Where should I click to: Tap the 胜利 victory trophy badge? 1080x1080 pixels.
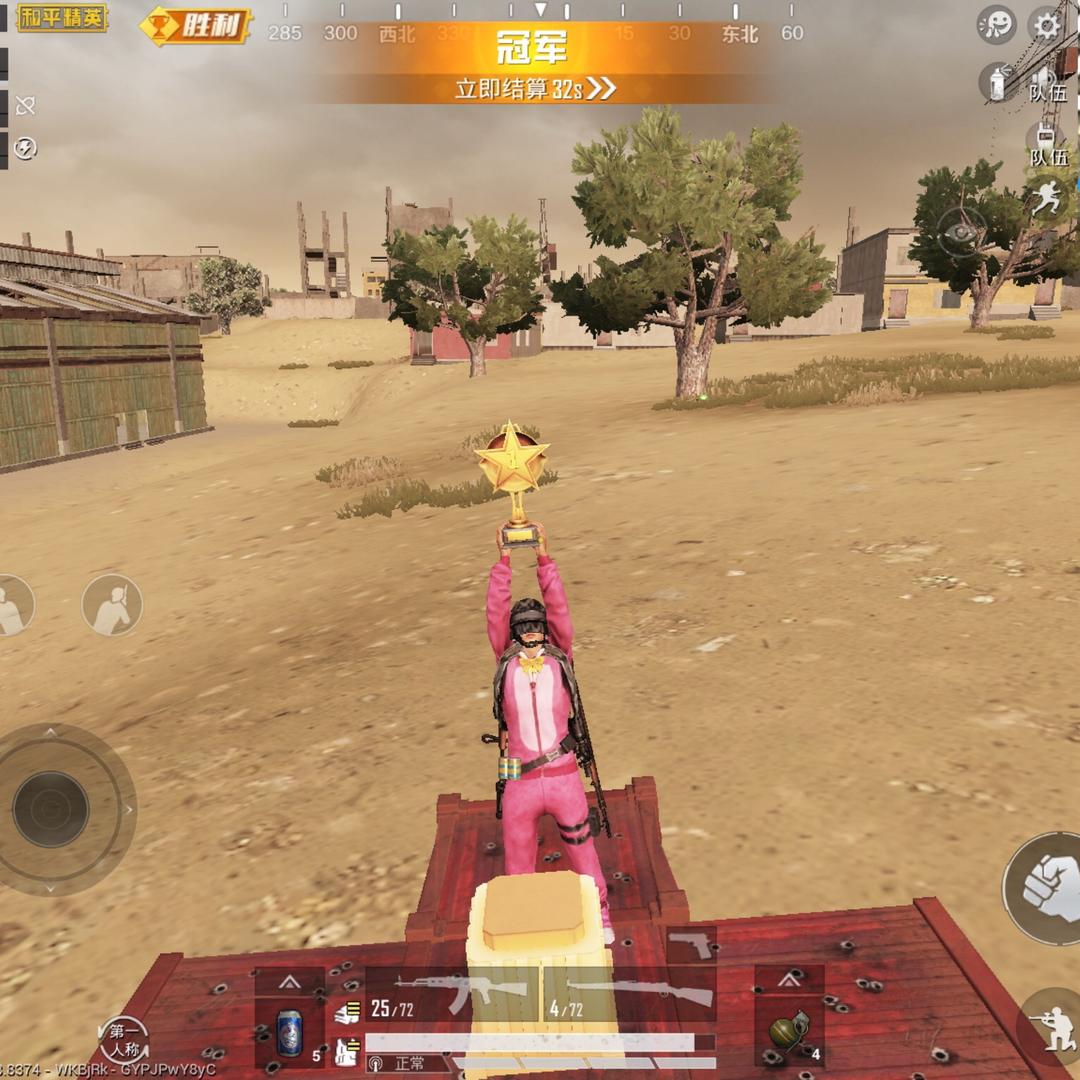197,26
